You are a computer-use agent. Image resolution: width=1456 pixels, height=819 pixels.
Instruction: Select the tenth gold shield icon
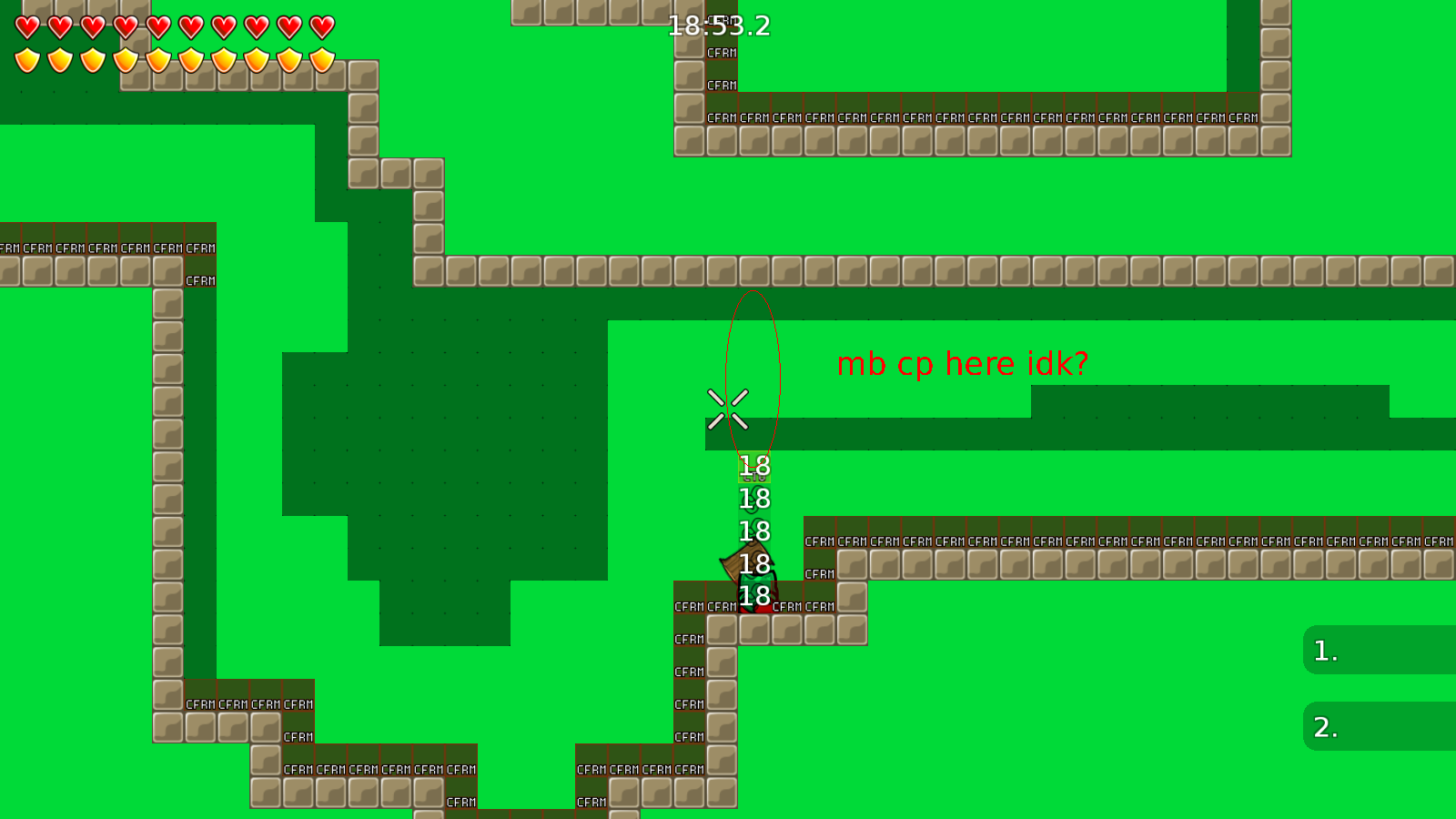tap(322, 58)
